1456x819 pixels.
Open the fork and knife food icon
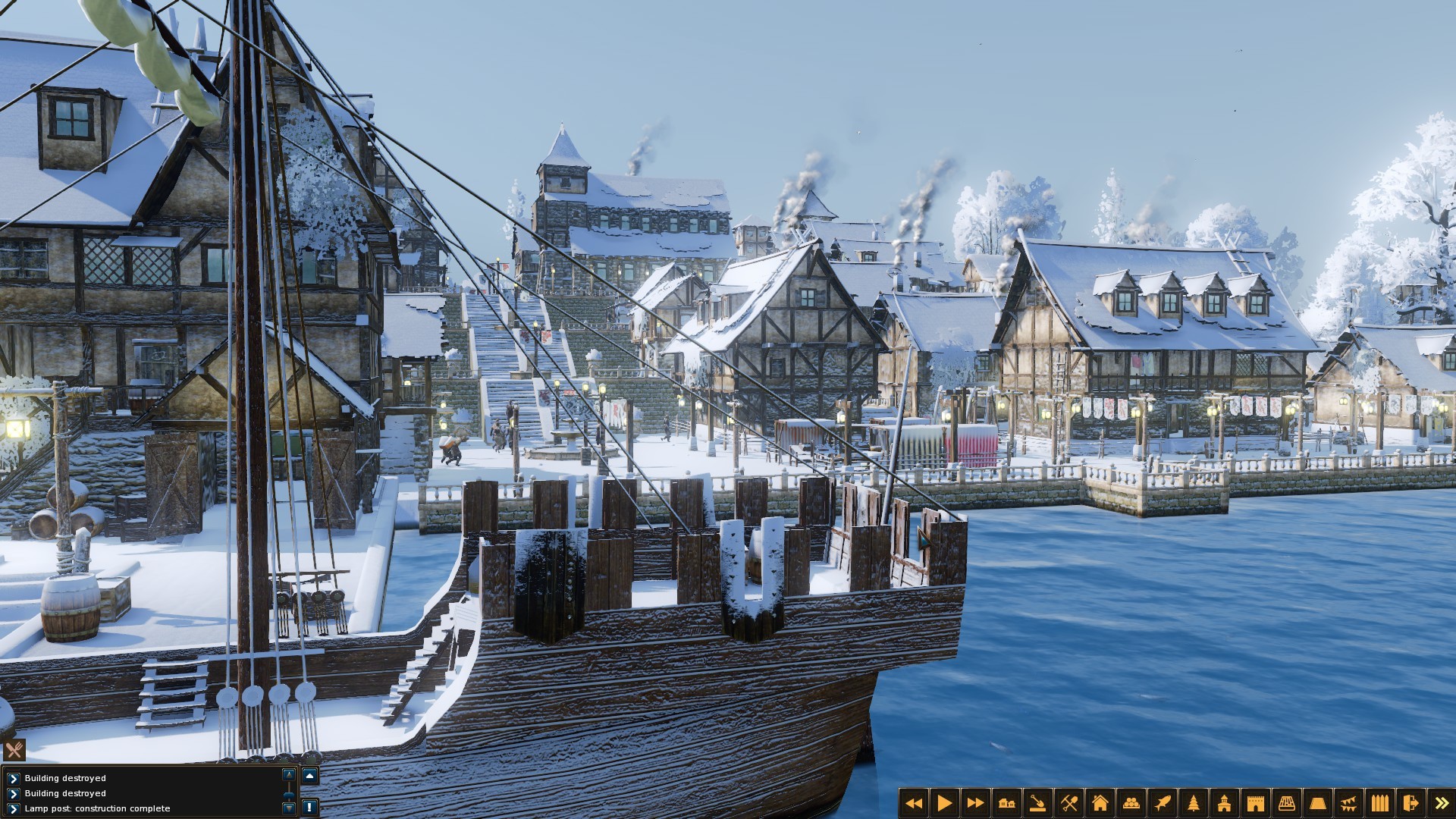pyautogui.click(x=14, y=750)
